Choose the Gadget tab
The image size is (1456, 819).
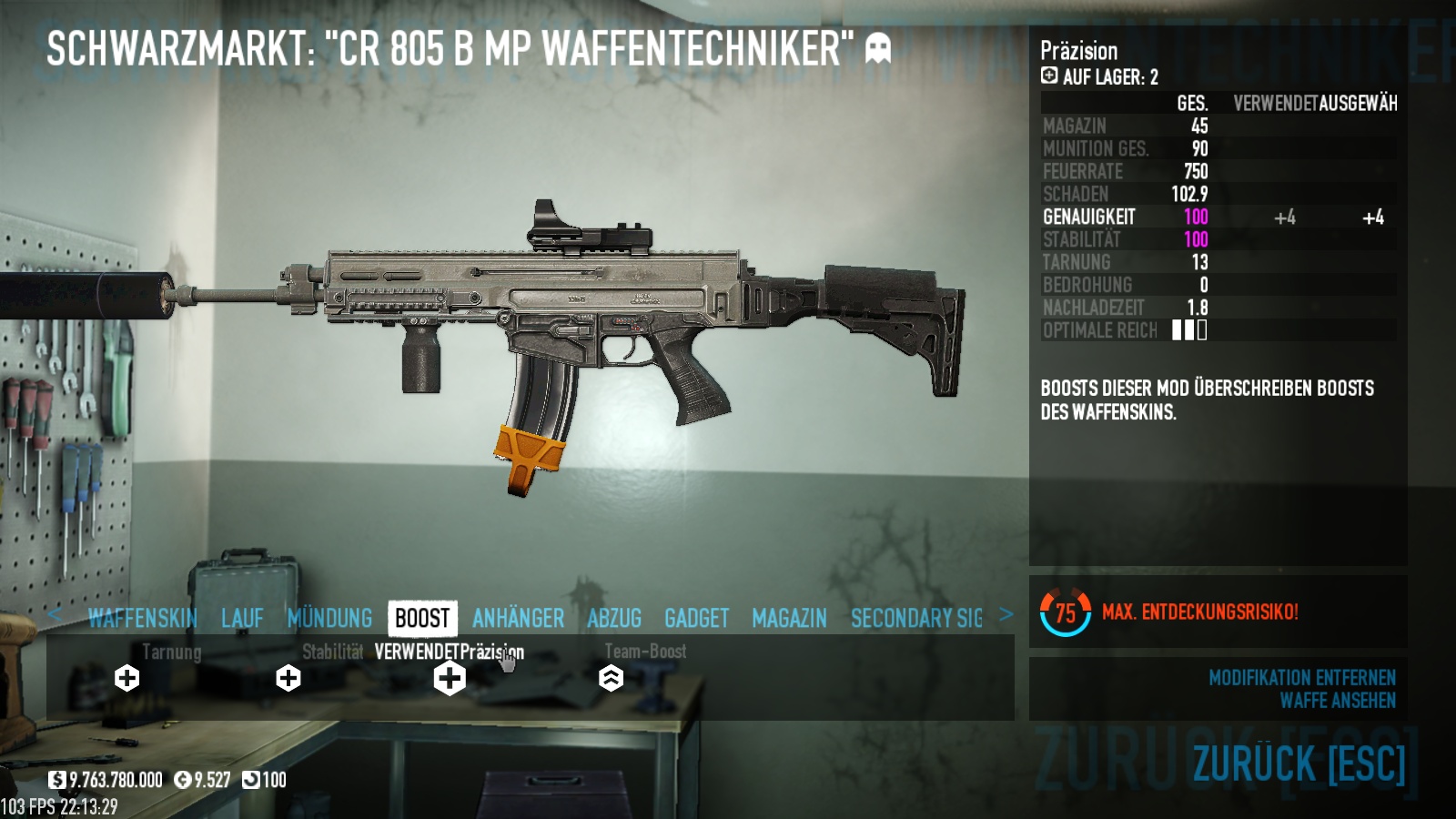point(696,619)
